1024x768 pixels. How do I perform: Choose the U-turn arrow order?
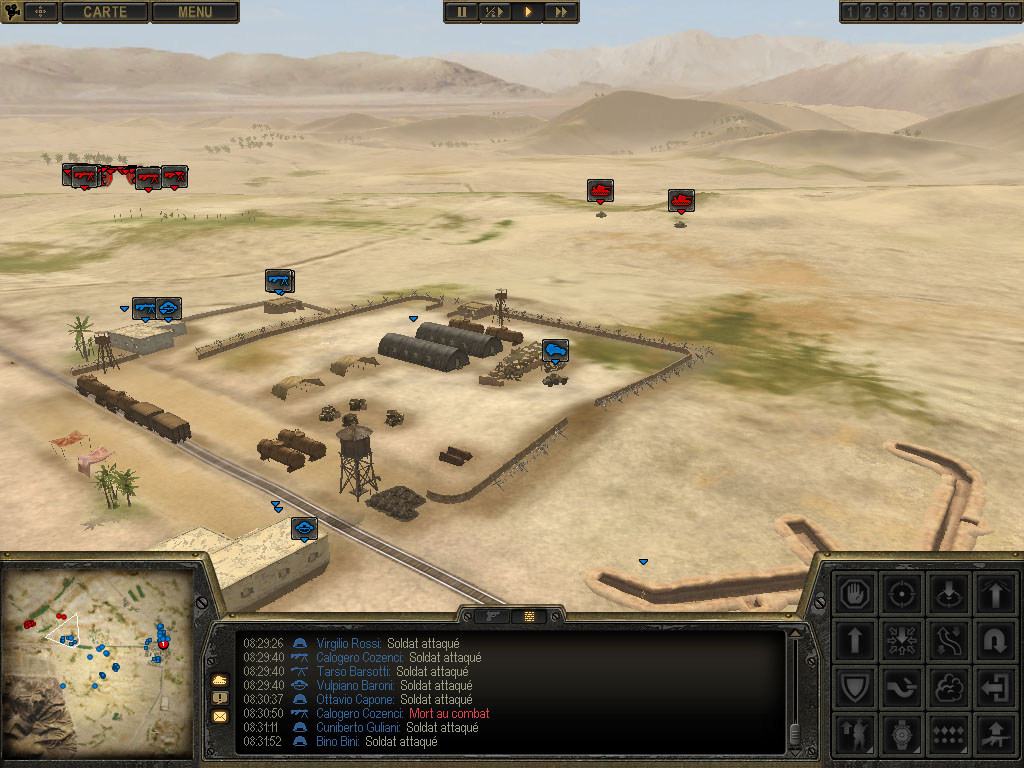coord(994,640)
